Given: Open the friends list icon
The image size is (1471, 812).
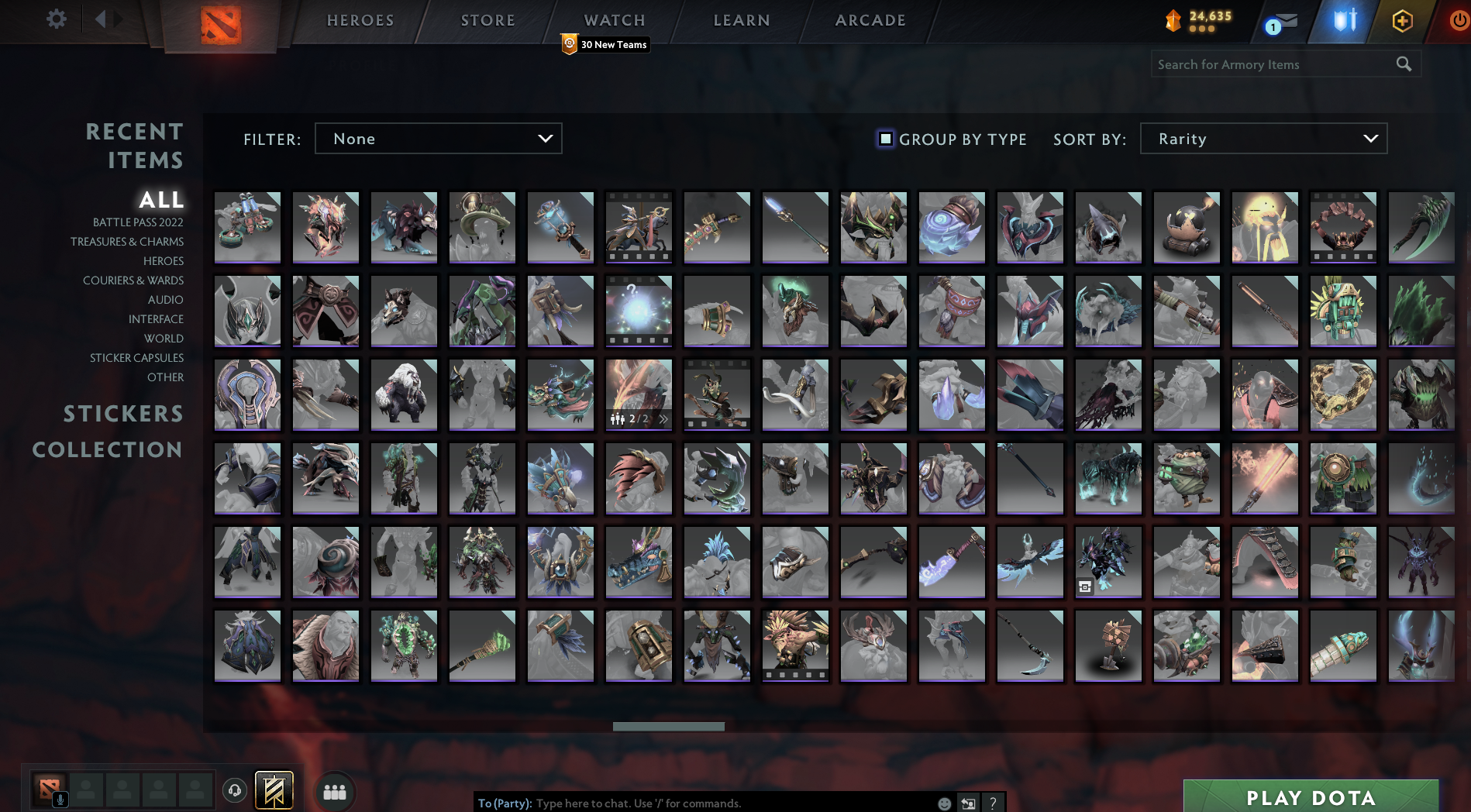Looking at the screenshot, I should 334,791.
